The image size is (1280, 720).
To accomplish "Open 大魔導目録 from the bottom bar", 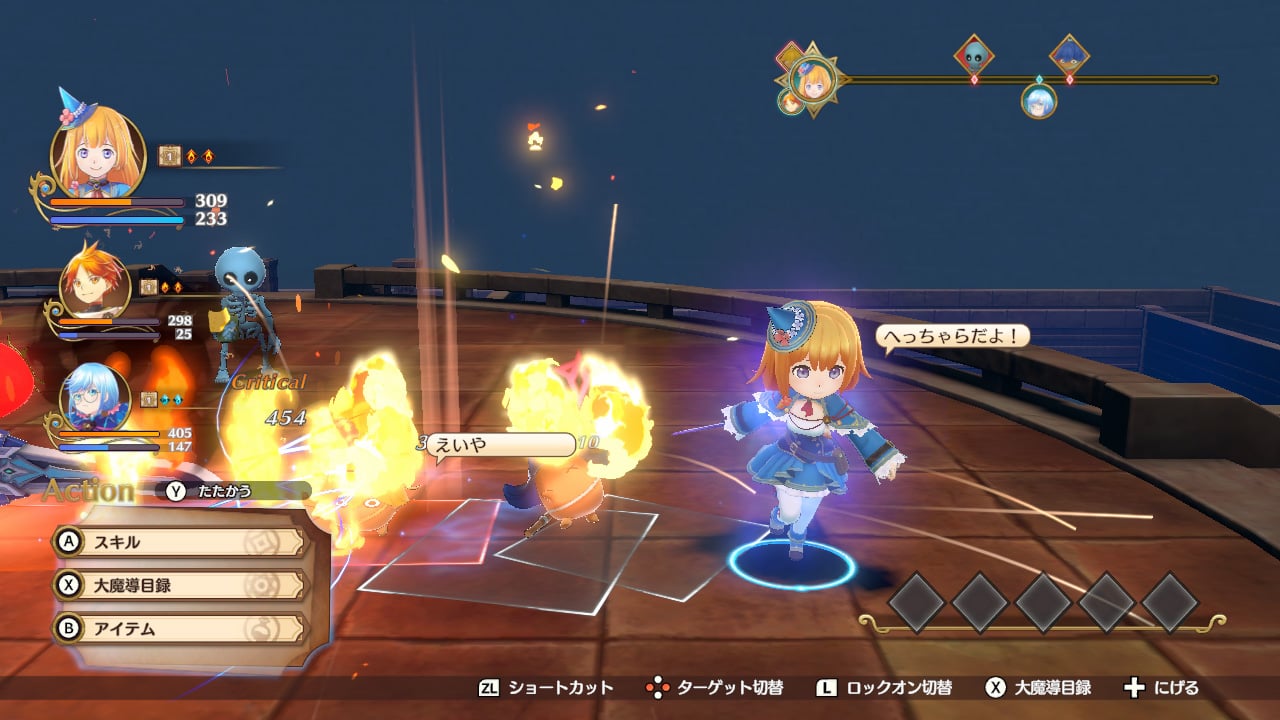I will tap(1038, 688).
